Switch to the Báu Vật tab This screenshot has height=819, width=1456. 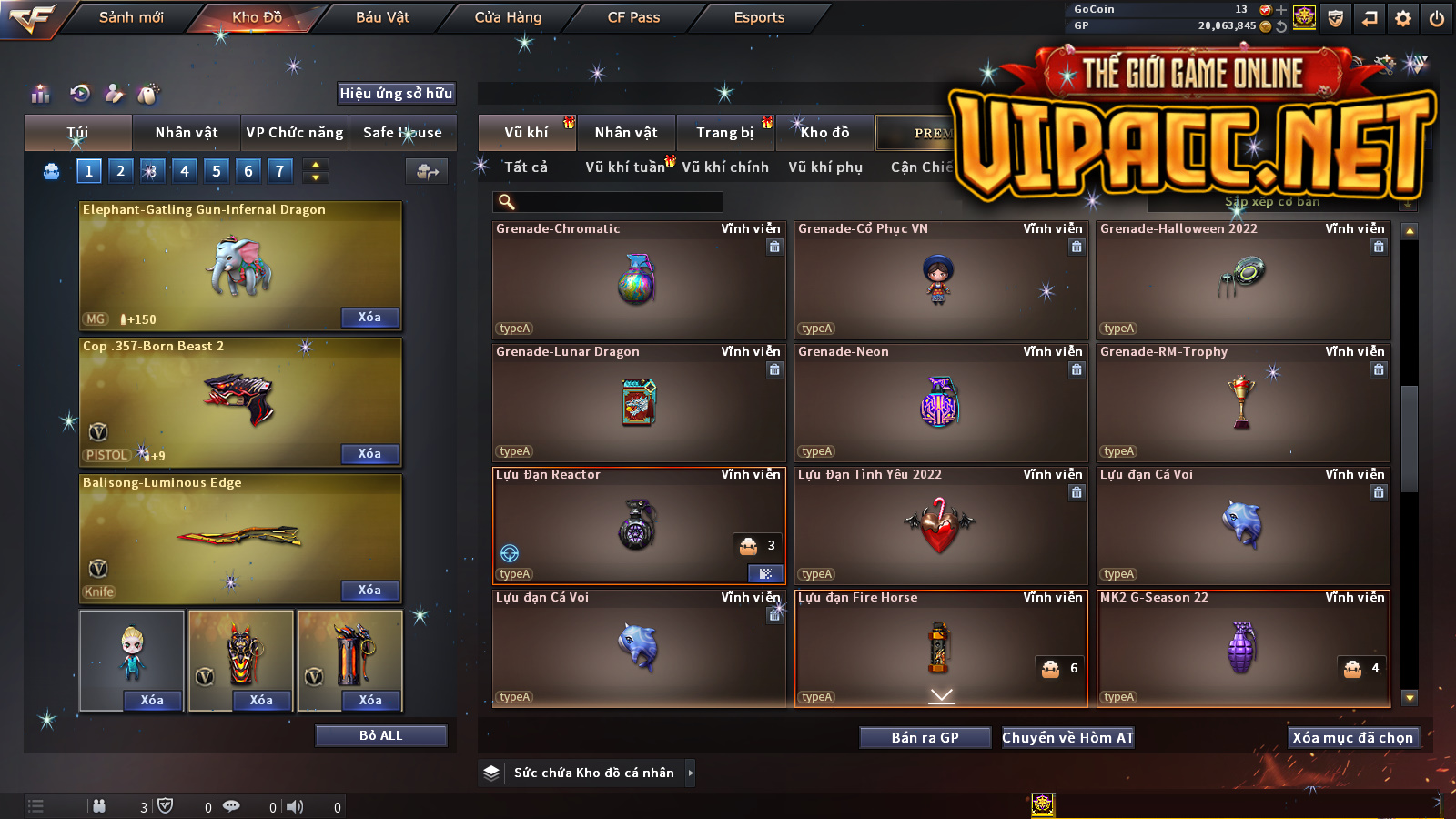tap(382, 17)
